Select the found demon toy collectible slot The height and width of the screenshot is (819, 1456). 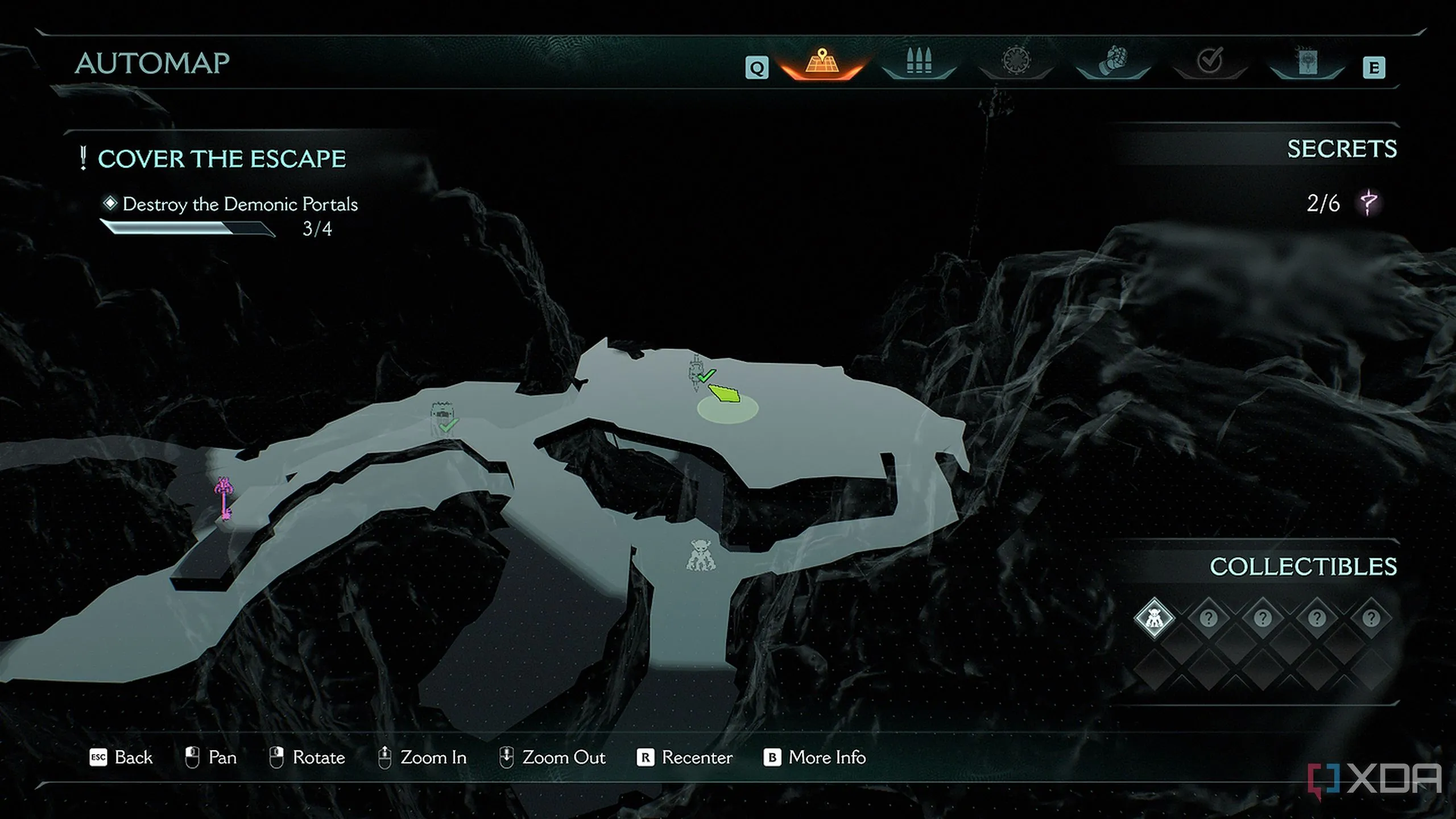point(1154,618)
